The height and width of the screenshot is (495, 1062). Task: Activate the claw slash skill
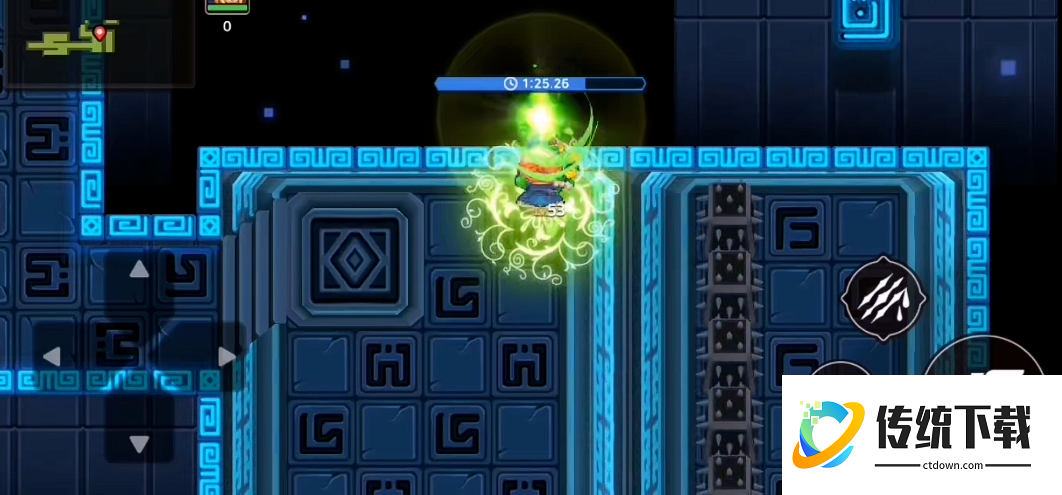point(884,298)
